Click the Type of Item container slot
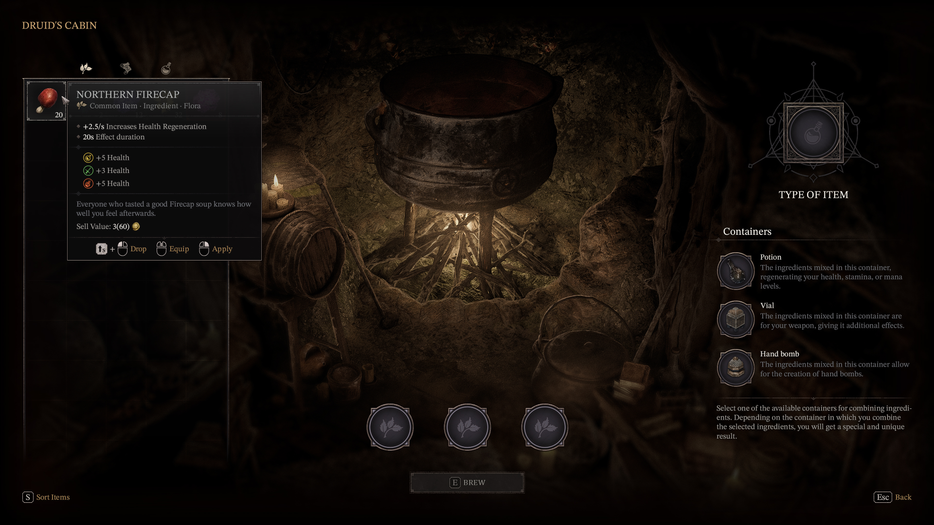This screenshot has height=525, width=934. point(813,131)
